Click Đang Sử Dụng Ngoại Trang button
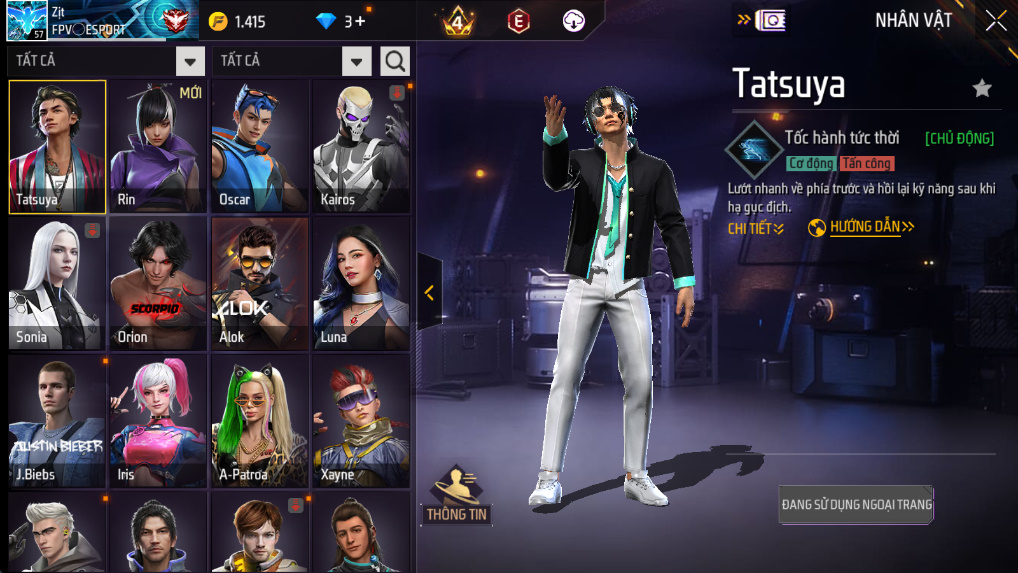Screen dimensions: 1018x573 click(x=856, y=505)
